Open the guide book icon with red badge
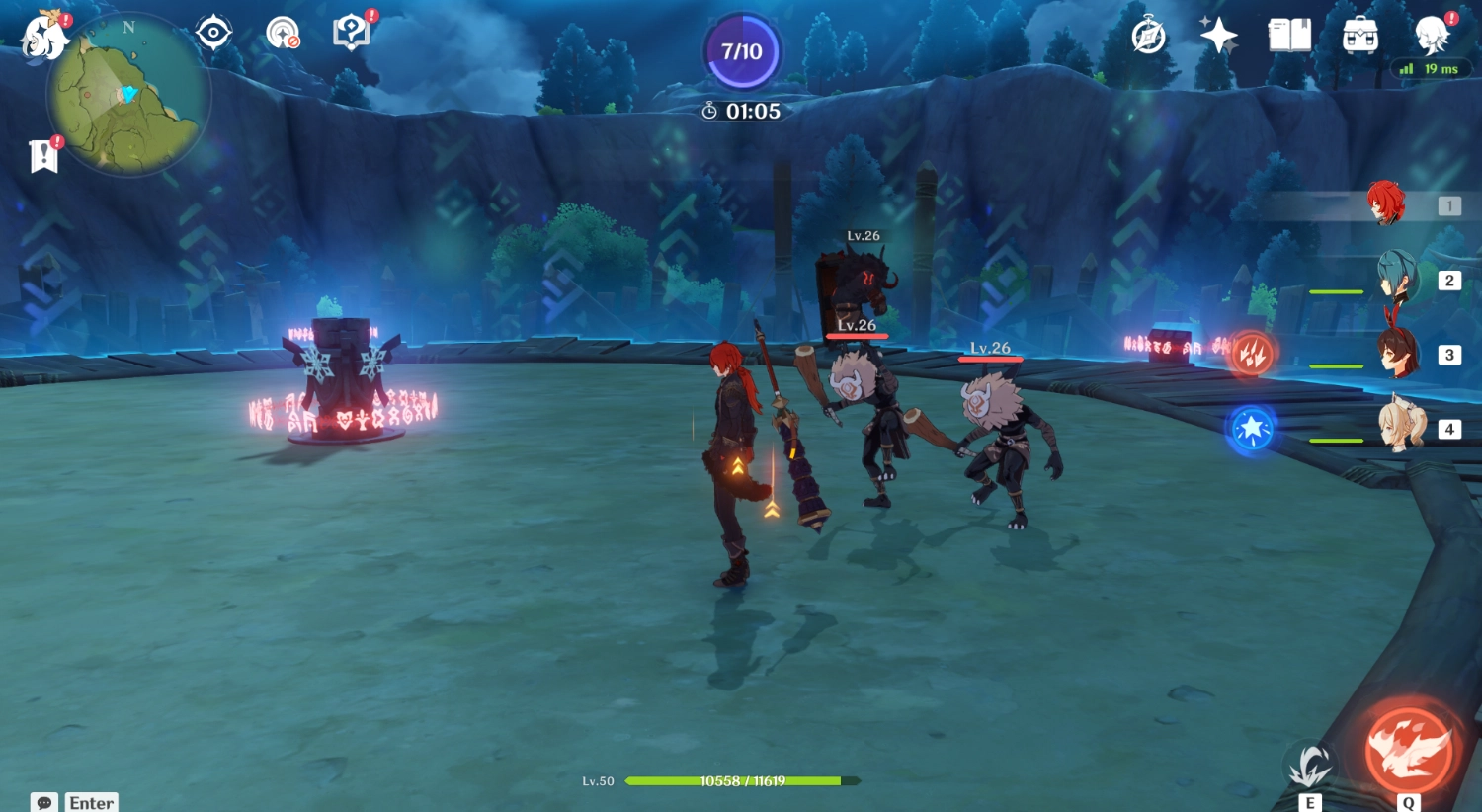This screenshot has height=812, width=1482. point(350,31)
